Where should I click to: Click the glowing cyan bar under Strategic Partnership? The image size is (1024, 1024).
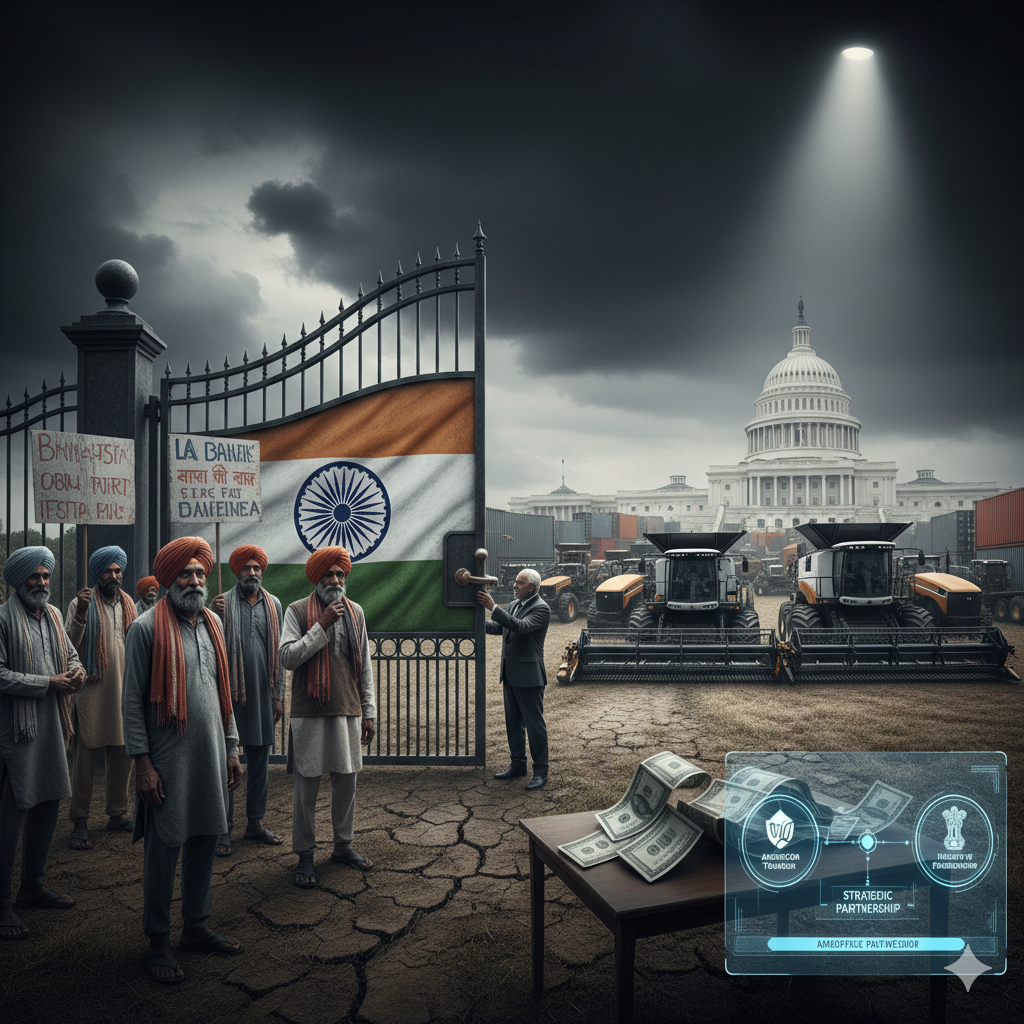click(x=866, y=943)
